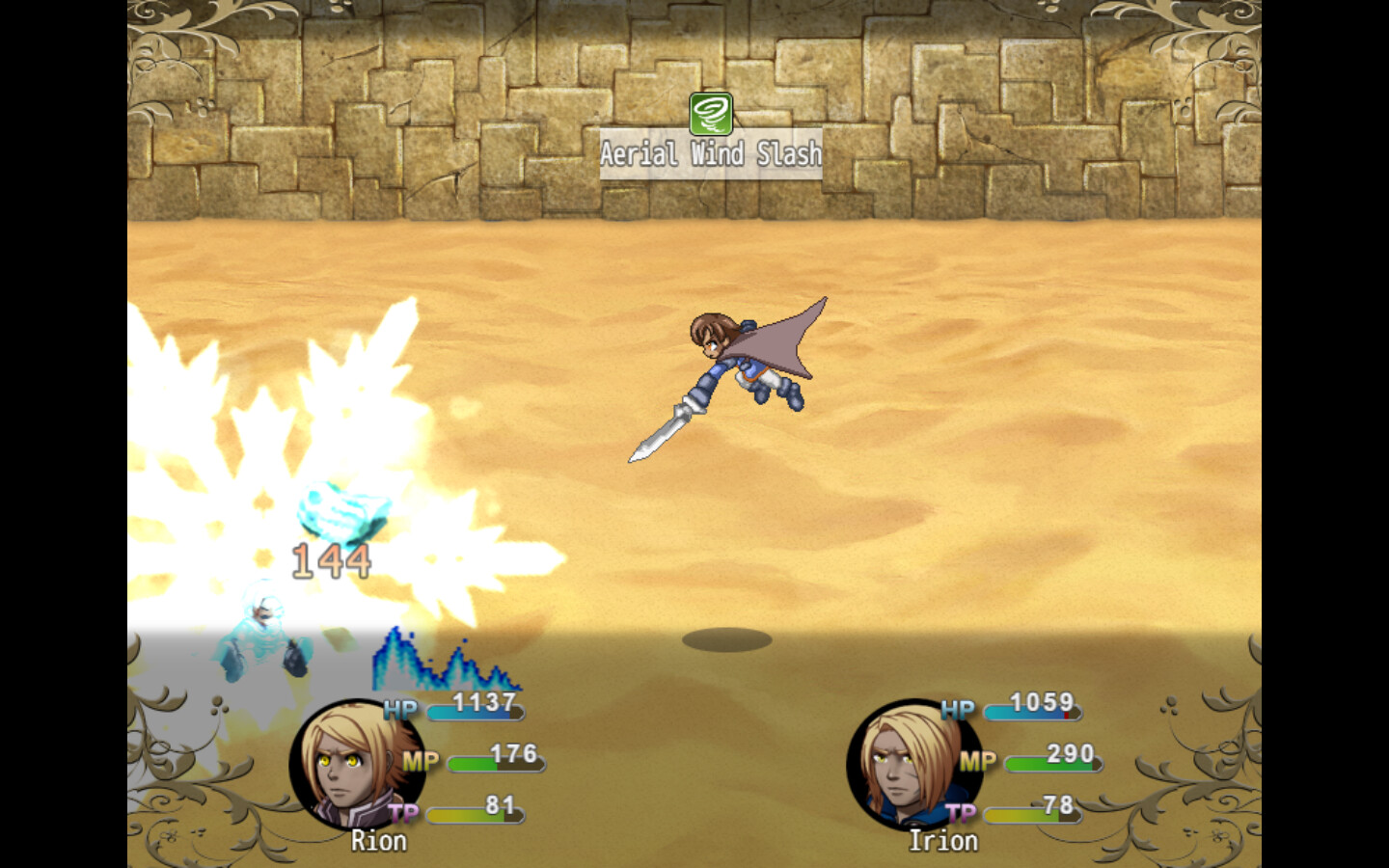Select Rion's character portrait
The height and width of the screenshot is (868, 1389).
click(x=355, y=765)
